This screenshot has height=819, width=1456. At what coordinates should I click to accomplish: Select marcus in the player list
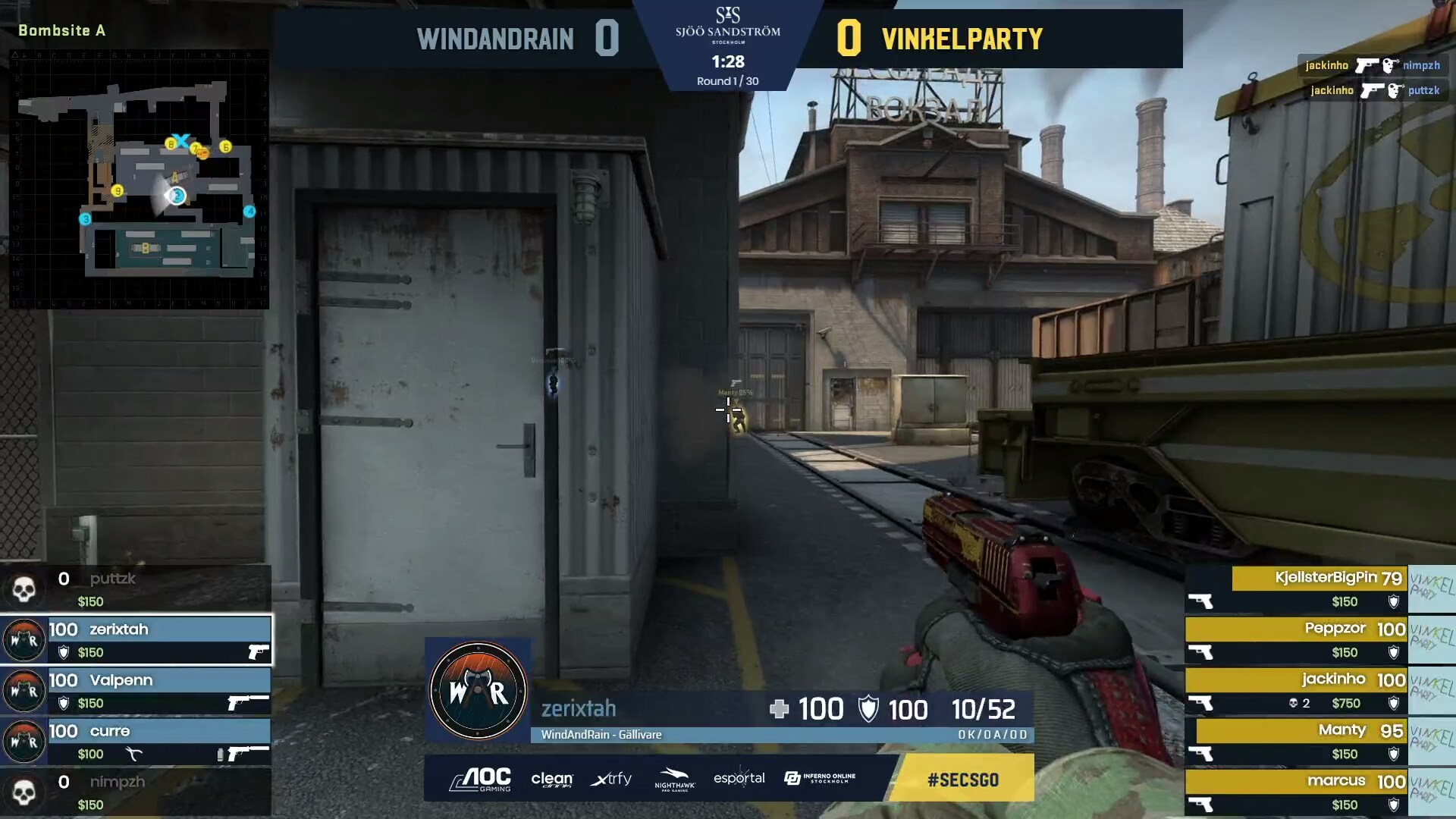tap(1297, 792)
